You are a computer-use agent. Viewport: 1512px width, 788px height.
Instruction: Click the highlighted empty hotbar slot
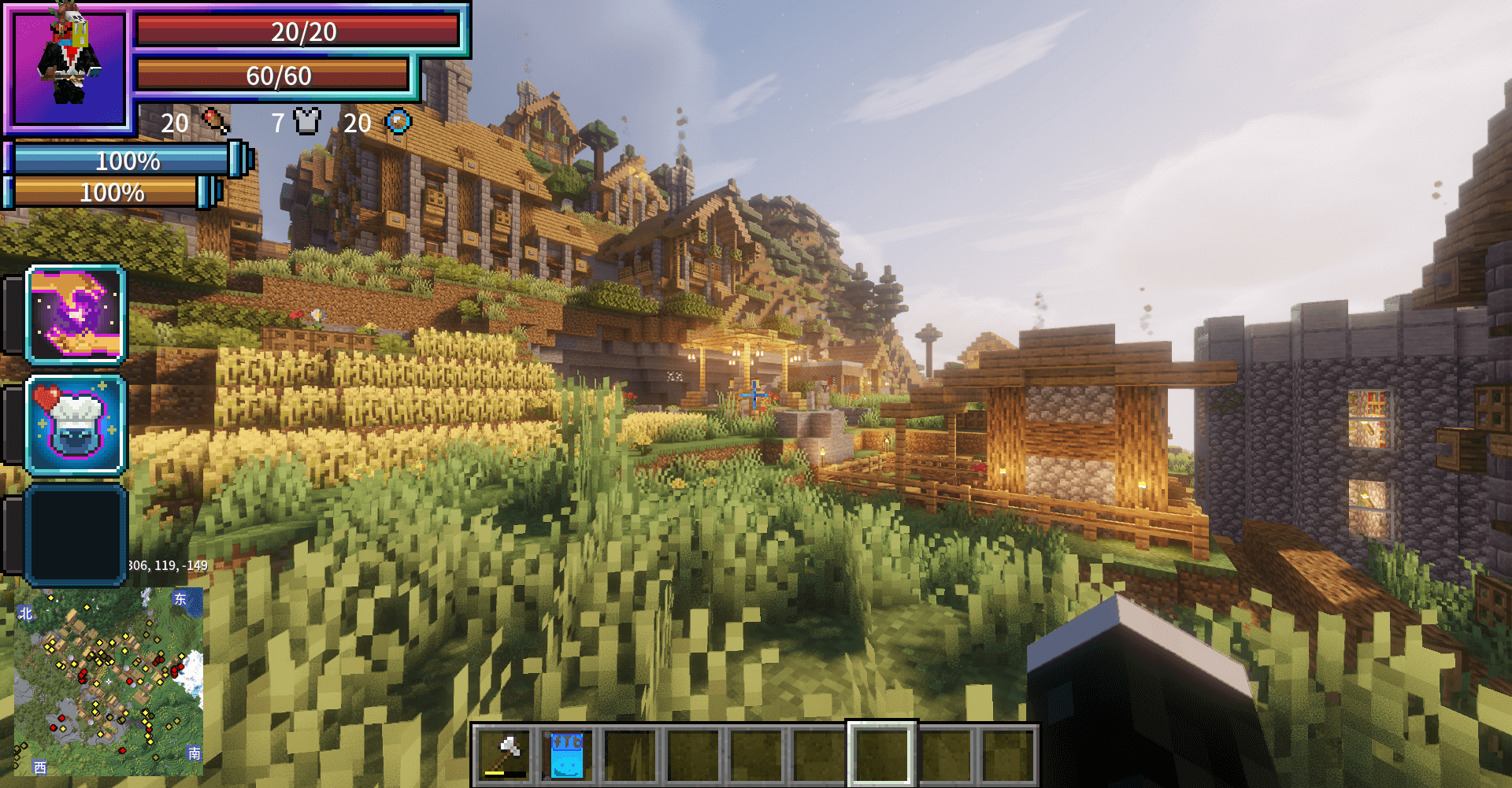tap(881, 754)
